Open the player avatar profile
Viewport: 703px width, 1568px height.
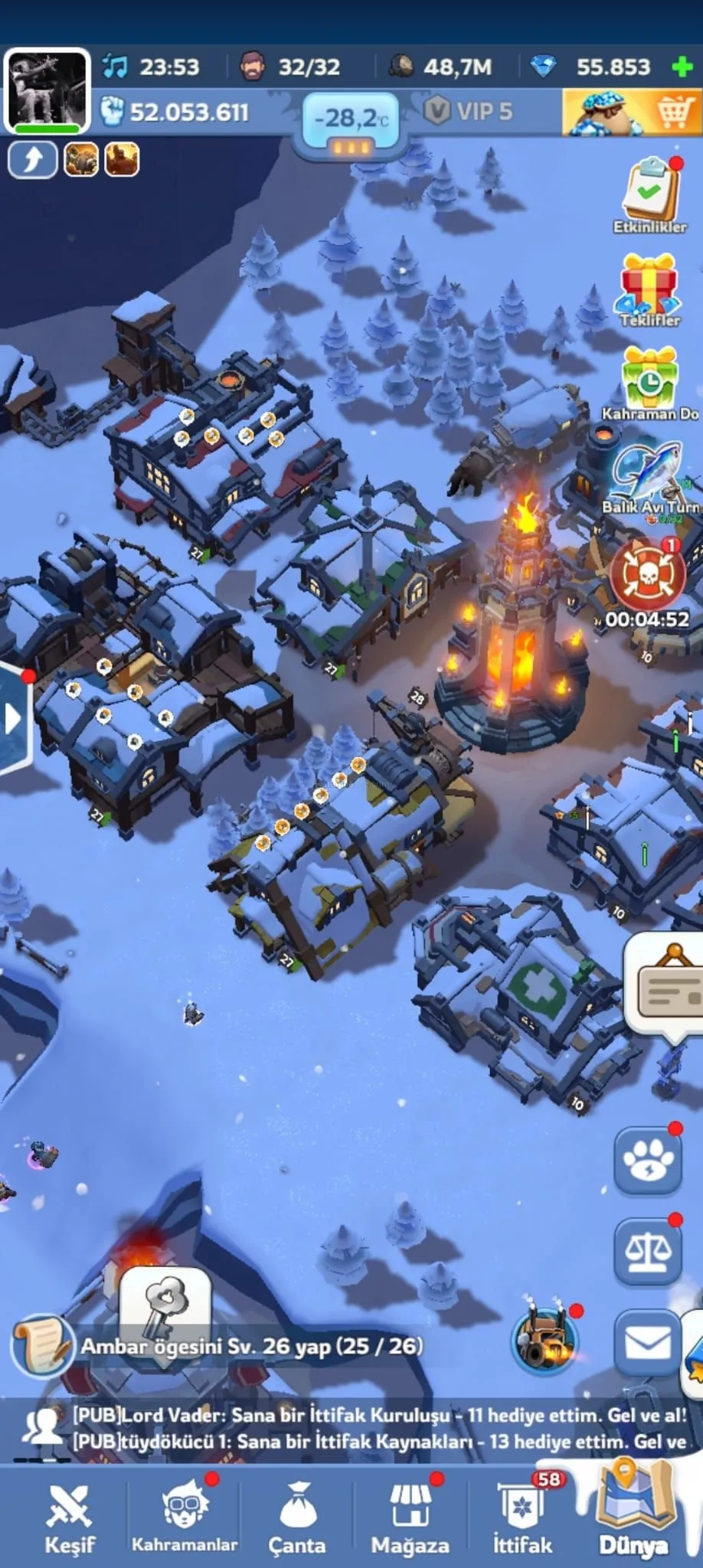pos(46,90)
